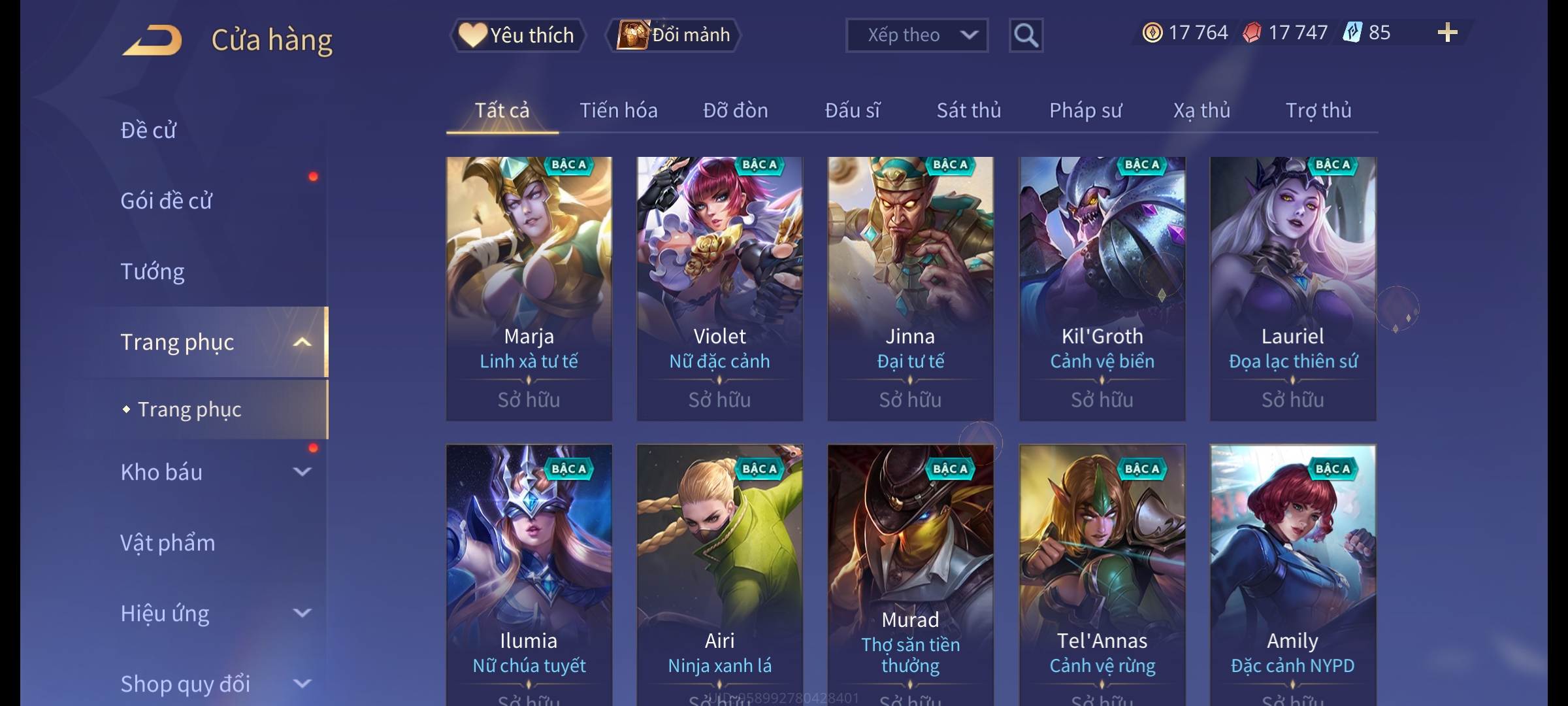Screen dimensions: 1568x706
Task: Switch to the Đỡ đòn tab
Action: [x=735, y=110]
